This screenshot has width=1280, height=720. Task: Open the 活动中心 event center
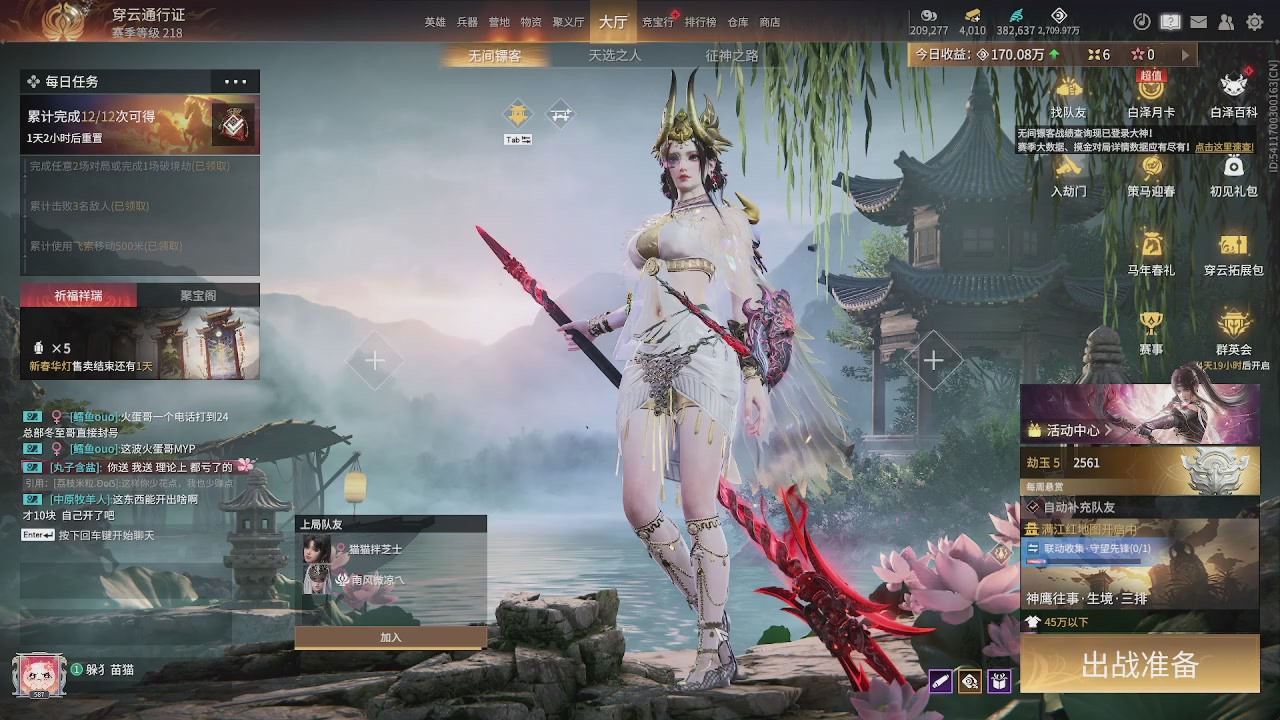1072,430
